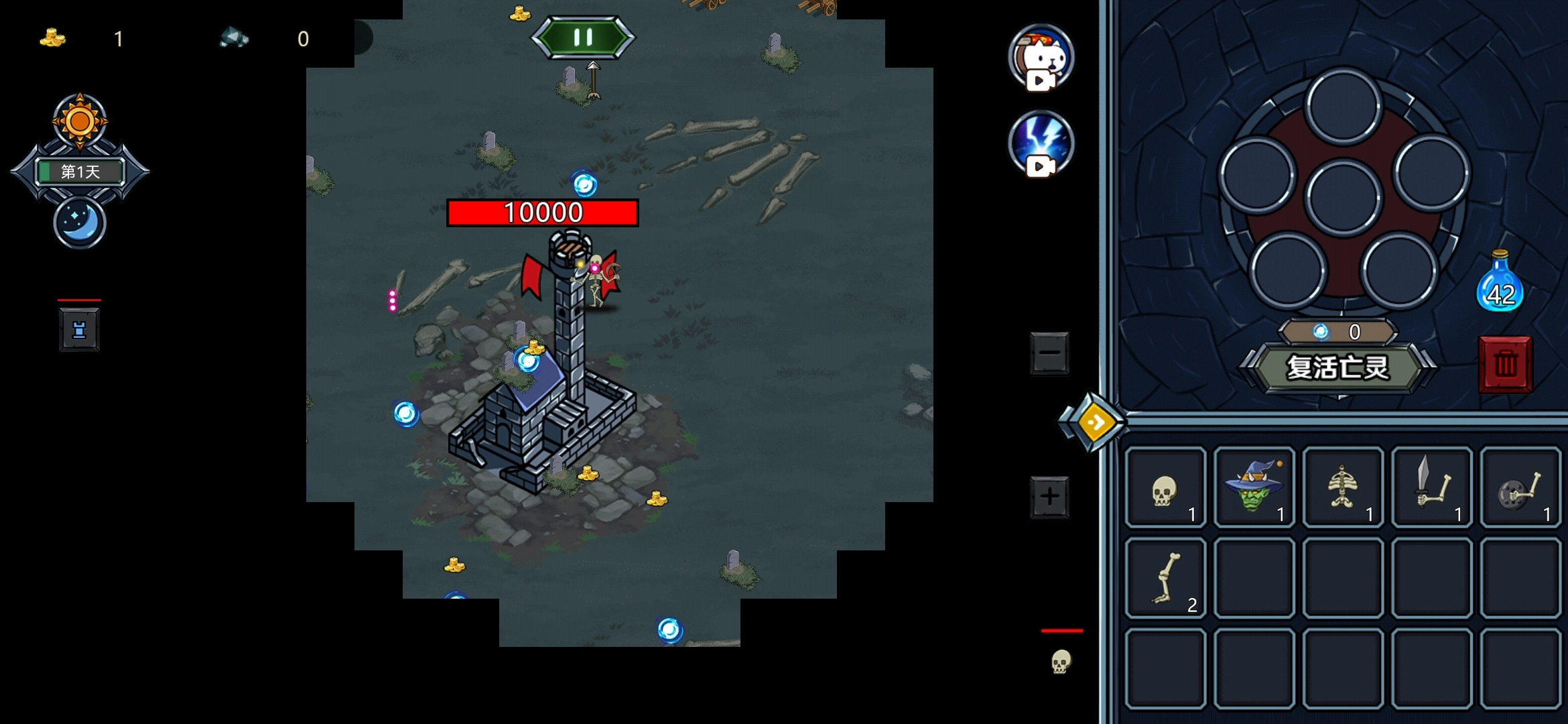1568x724 pixels.
Task: Select the skull inventory slot
Action: [x=1165, y=488]
